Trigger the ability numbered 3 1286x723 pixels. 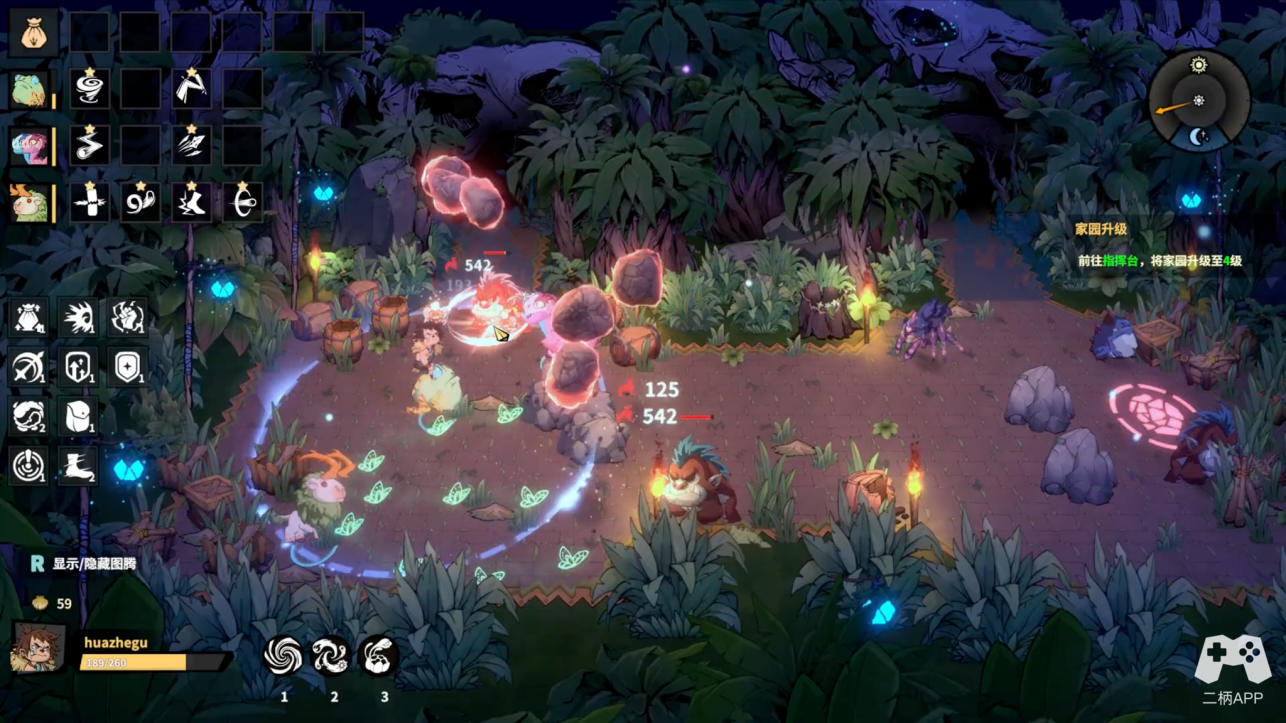click(379, 656)
